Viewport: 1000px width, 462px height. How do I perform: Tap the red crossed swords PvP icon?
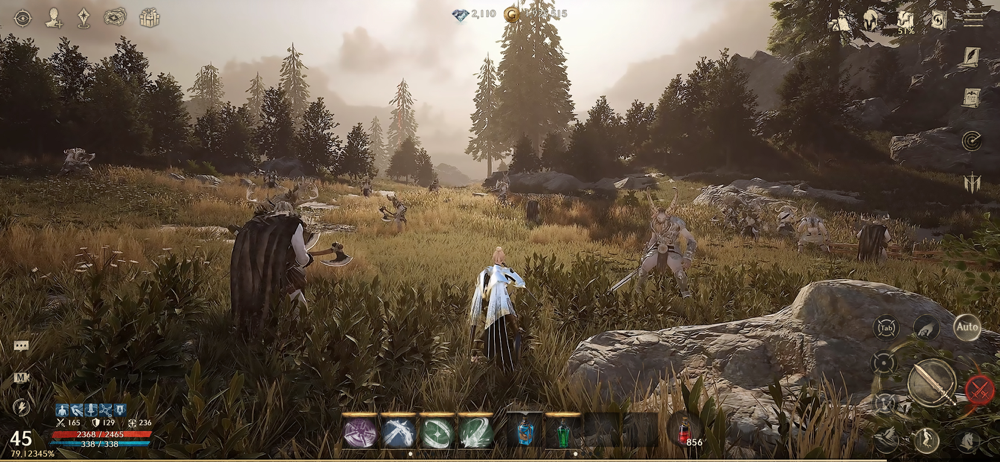[980, 389]
